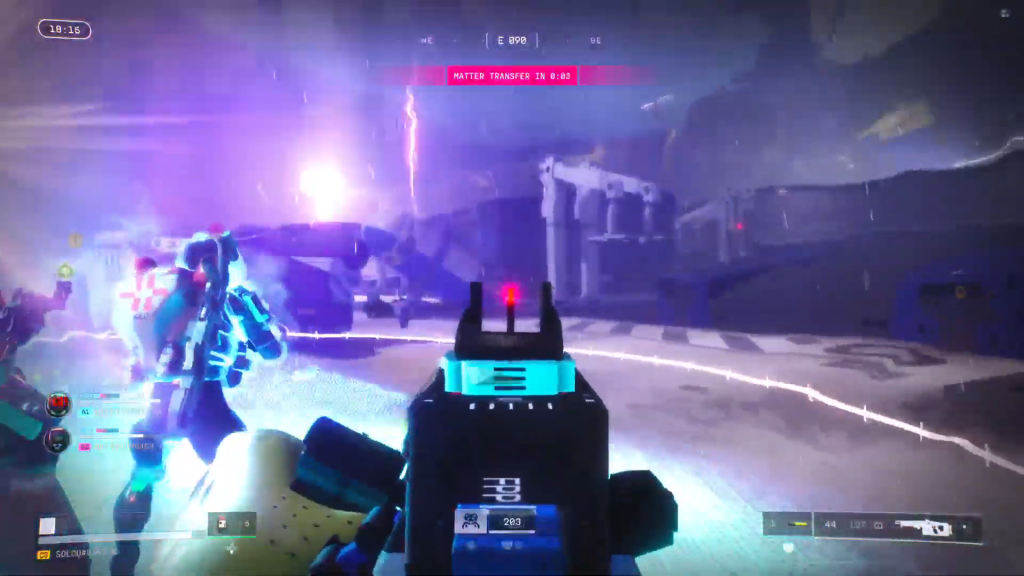Click the dark helmet squadmate portrait
1024x576 pixels.
(58, 438)
